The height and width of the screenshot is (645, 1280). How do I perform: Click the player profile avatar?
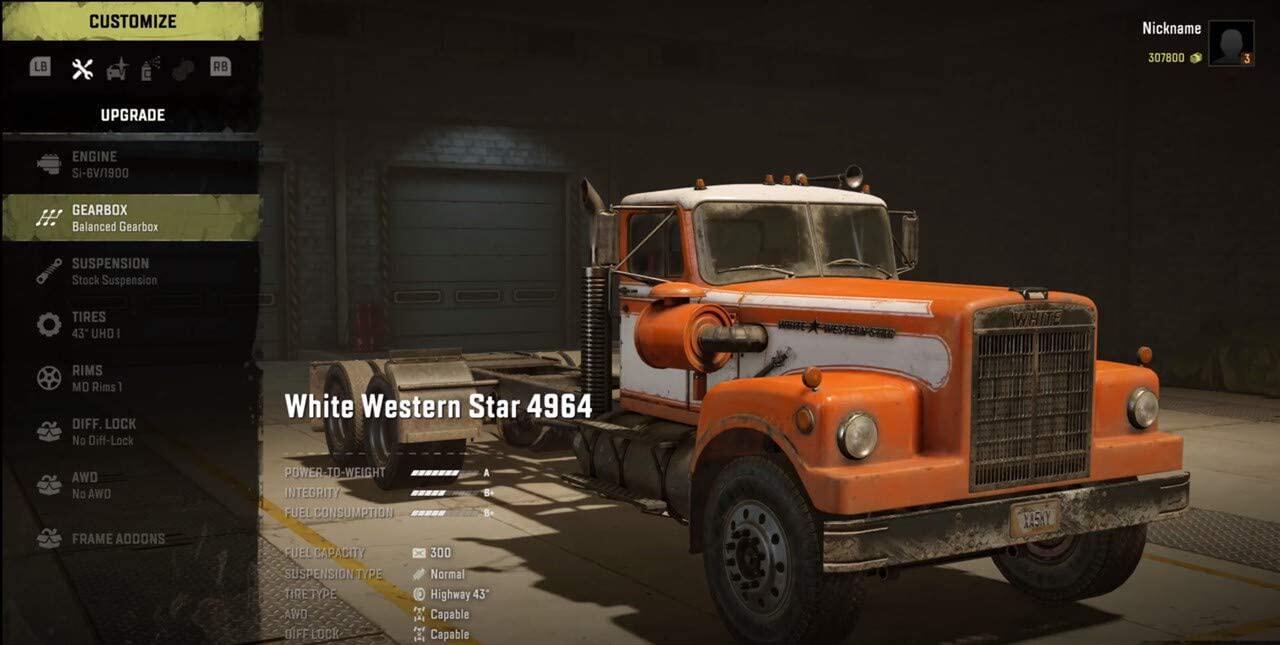pyautogui.click(x=1230, y=43)
